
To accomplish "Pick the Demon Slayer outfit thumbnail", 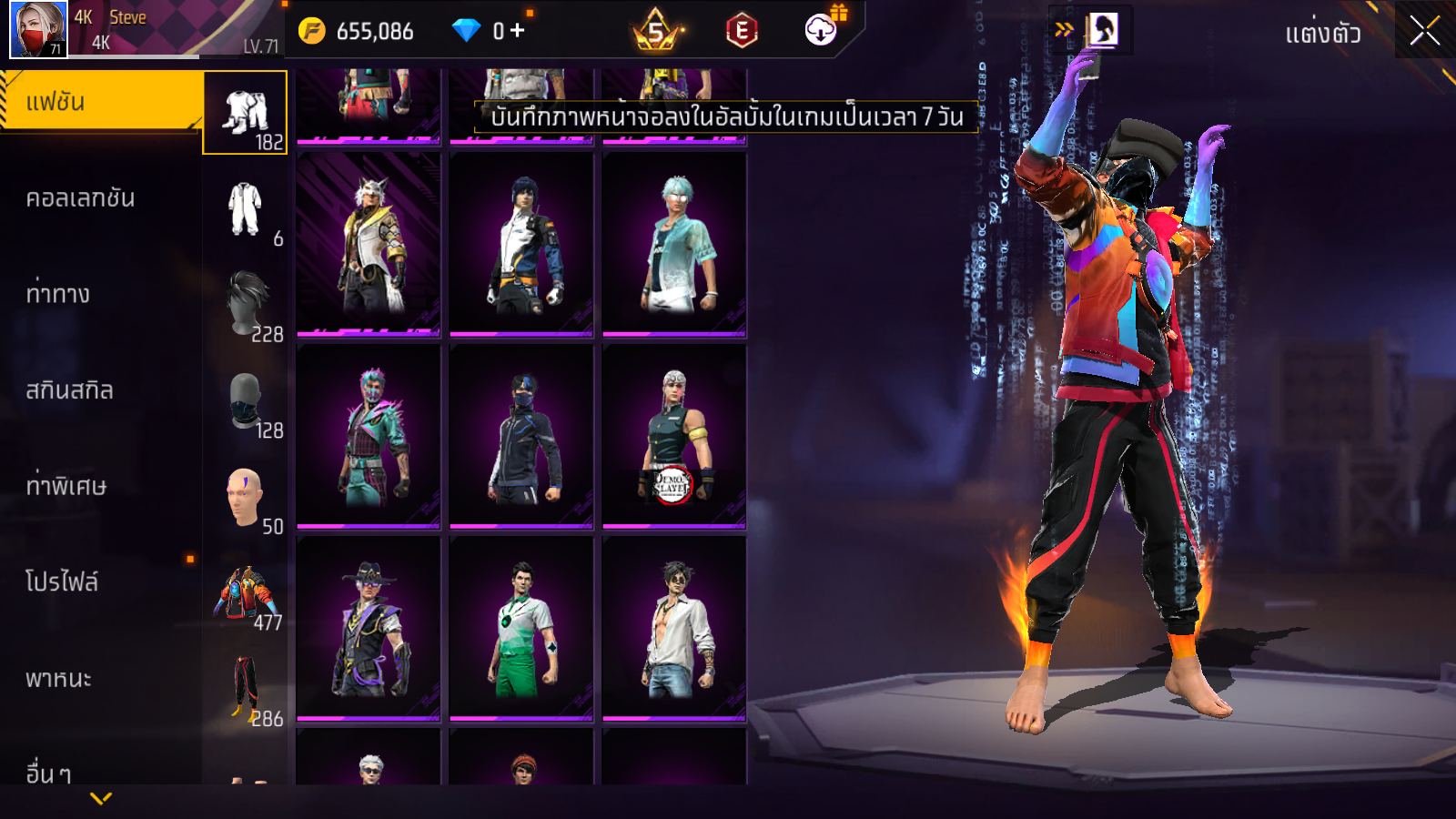I will pyautogui.click(x=673, y=437).
